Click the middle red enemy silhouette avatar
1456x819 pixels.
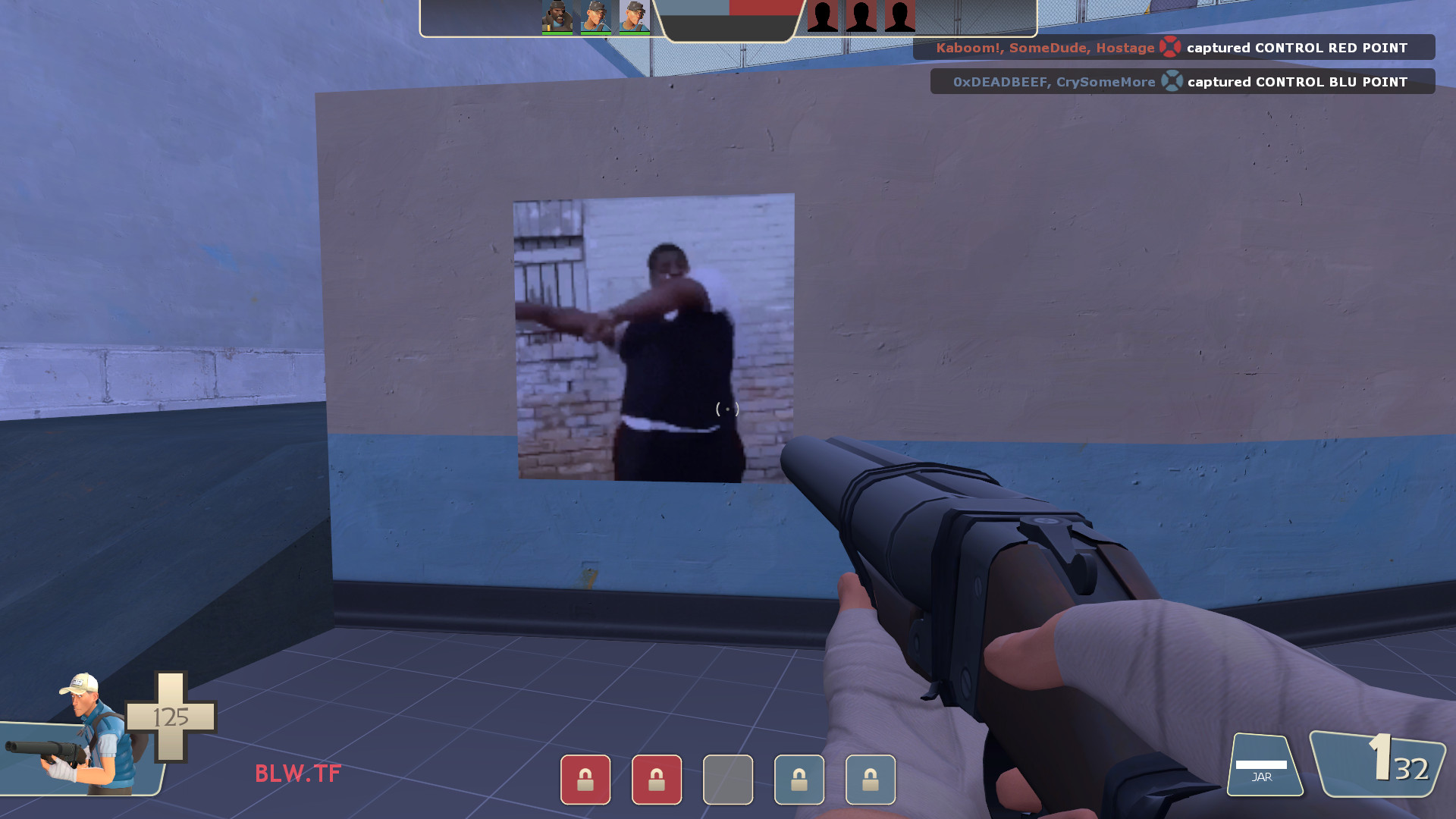coord(860,15)
